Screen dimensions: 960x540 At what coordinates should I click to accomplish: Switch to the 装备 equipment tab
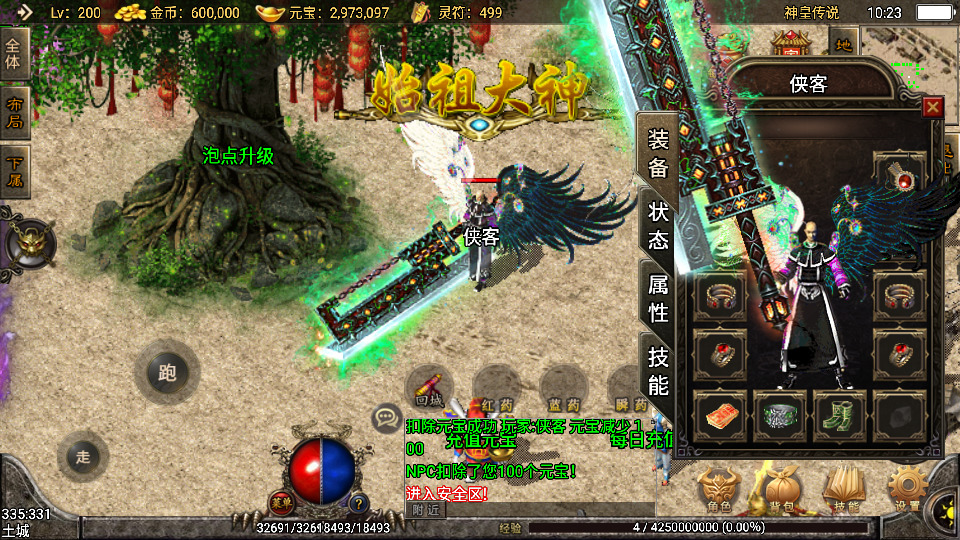point(658,153)
